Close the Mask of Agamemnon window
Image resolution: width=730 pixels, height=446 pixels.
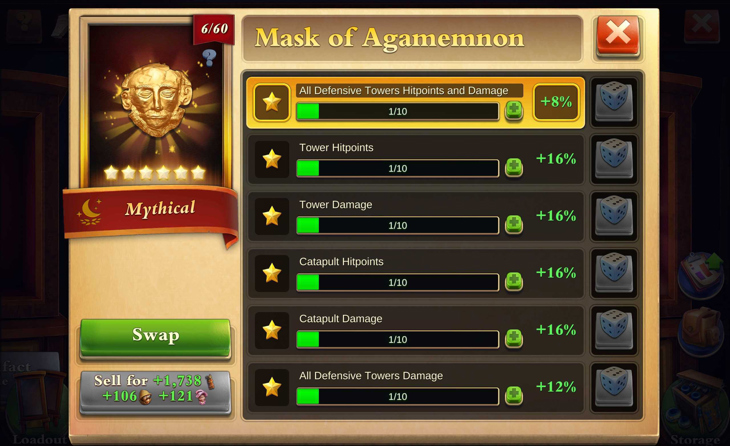click(x=618, y=36)
